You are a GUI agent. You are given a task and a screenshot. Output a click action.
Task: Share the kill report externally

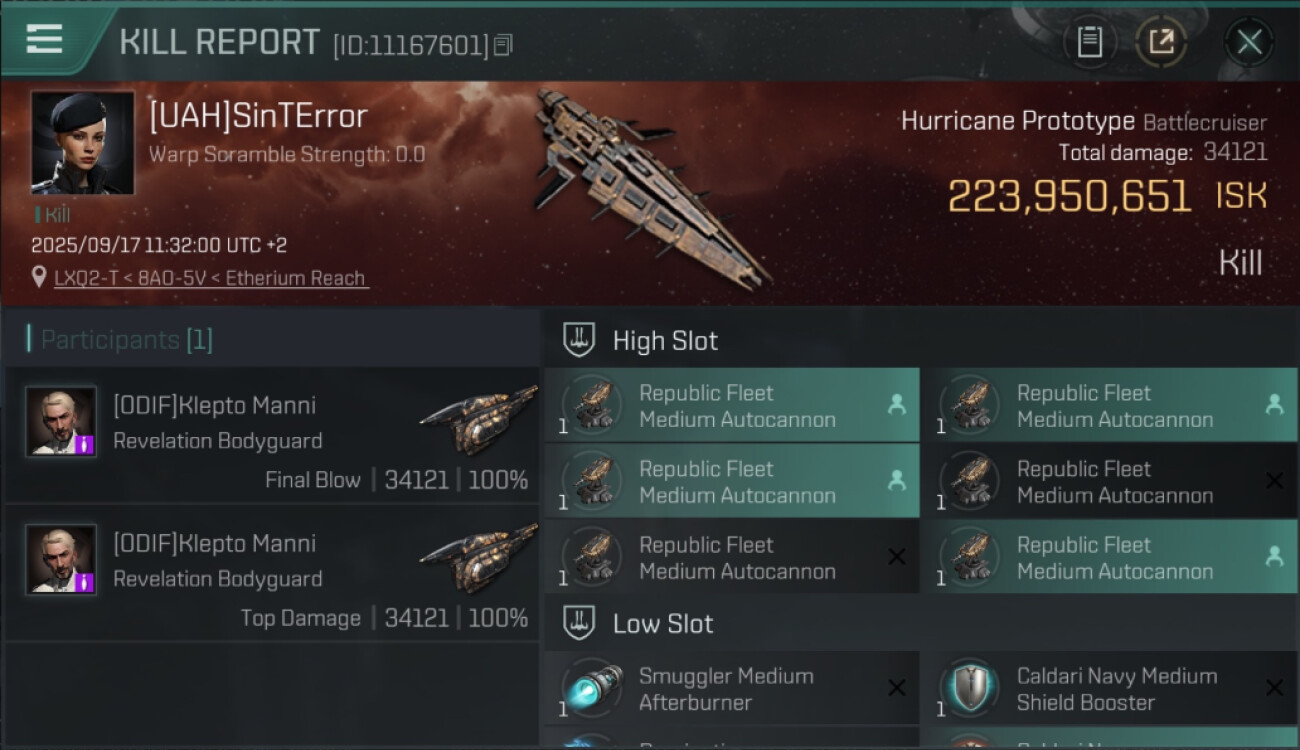[x=1161, y=42]
